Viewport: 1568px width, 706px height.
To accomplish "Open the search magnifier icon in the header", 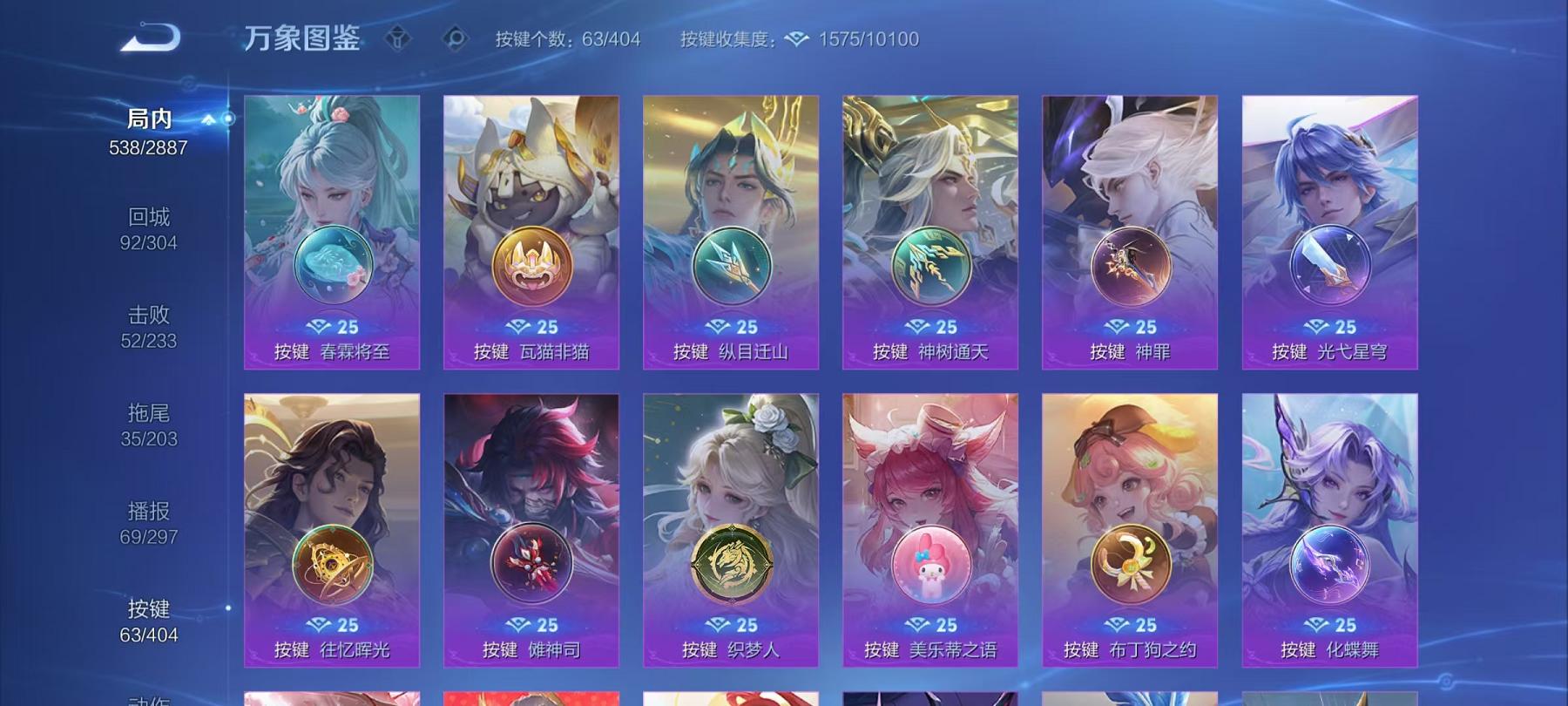I will click(x=453, y=38).
